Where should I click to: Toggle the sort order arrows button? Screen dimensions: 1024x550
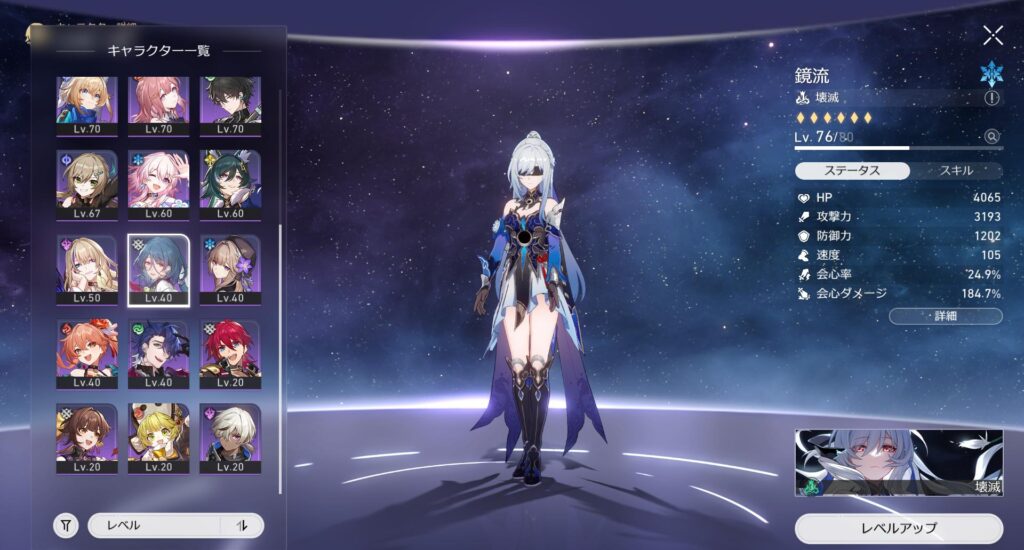pyautogui.click(x=241, y=525)
